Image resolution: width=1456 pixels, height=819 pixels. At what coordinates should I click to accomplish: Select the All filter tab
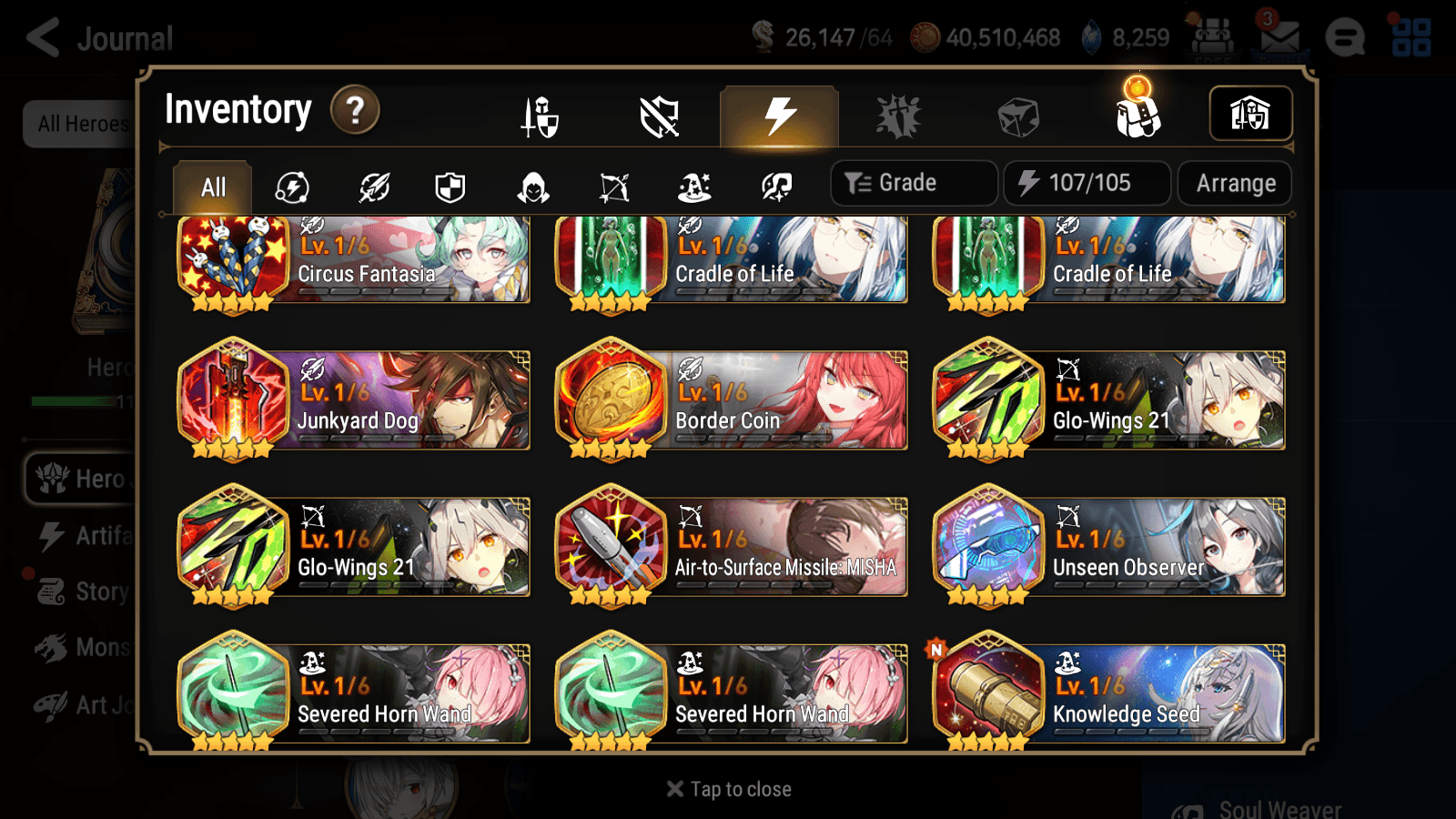click(211, 187)
